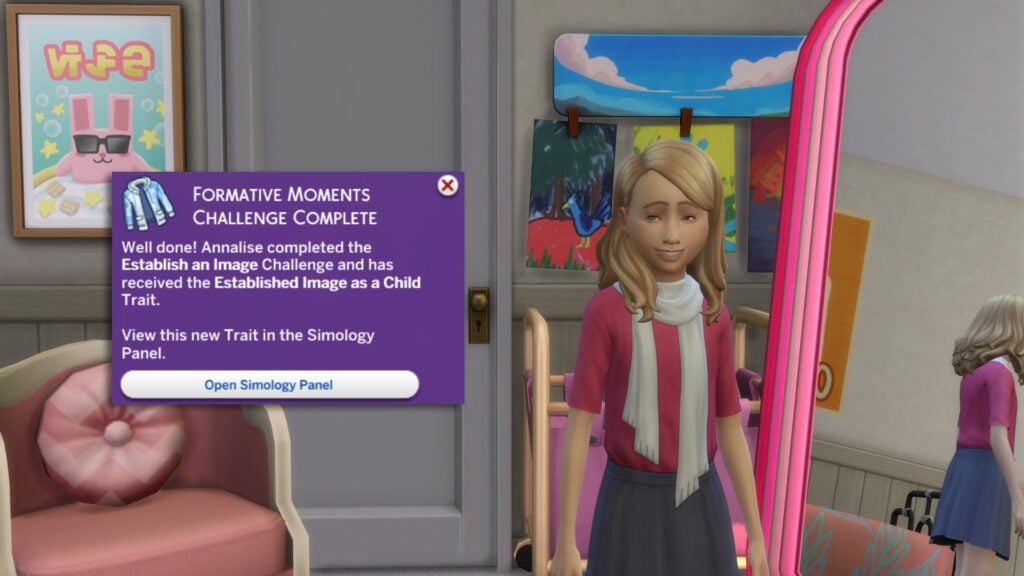Screen dimensions: 1024x576
Task: Close the Formative Moments notification
Action: [x=448, y=185]
